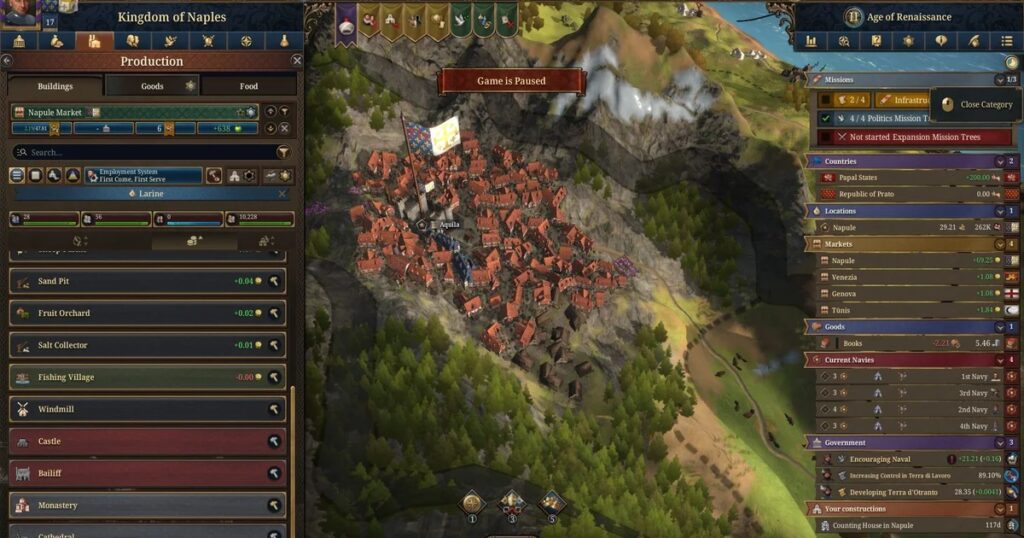Viewport: 1024px width, 538px height.
Task: Collapse the Countries outliner category
Action: click(x=998, y=161)
